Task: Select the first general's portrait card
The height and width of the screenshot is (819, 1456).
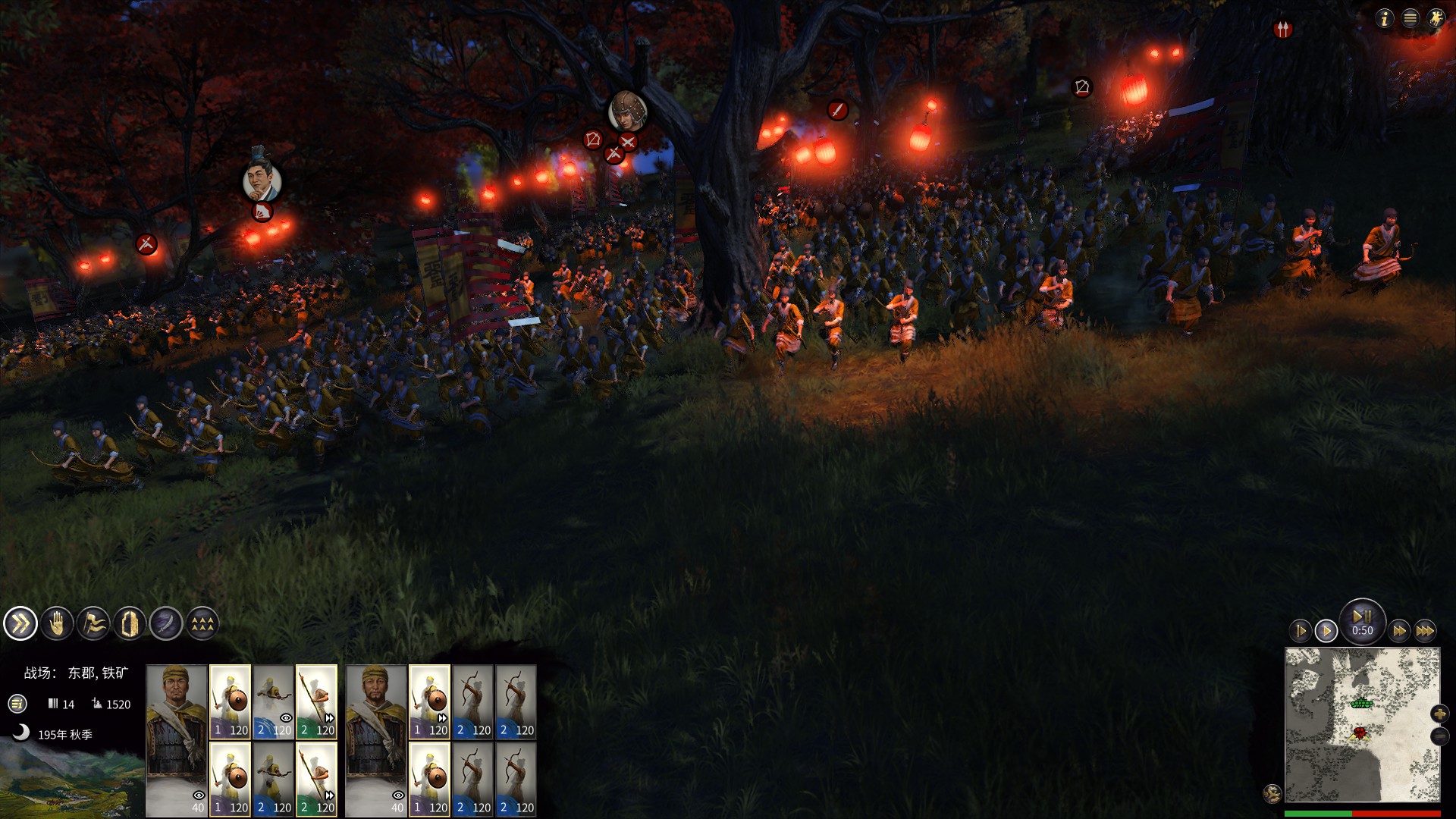Action: point(177,740)
